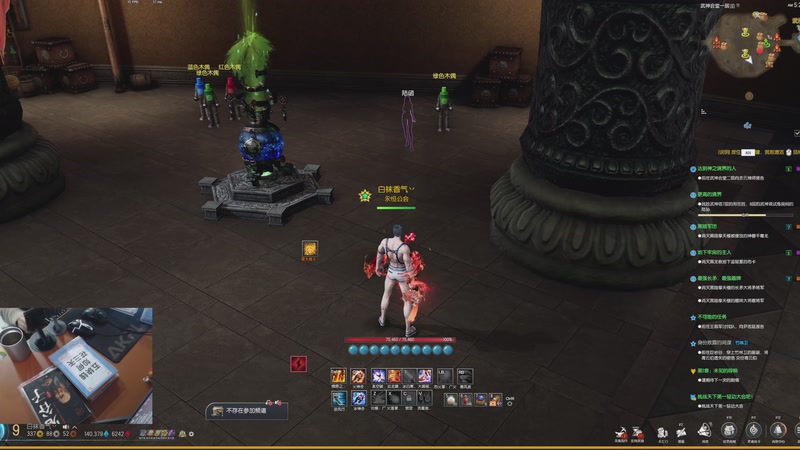800x450 pixels.
Task: Activate the flaming sword skill icon
Action: pos(339,376)
